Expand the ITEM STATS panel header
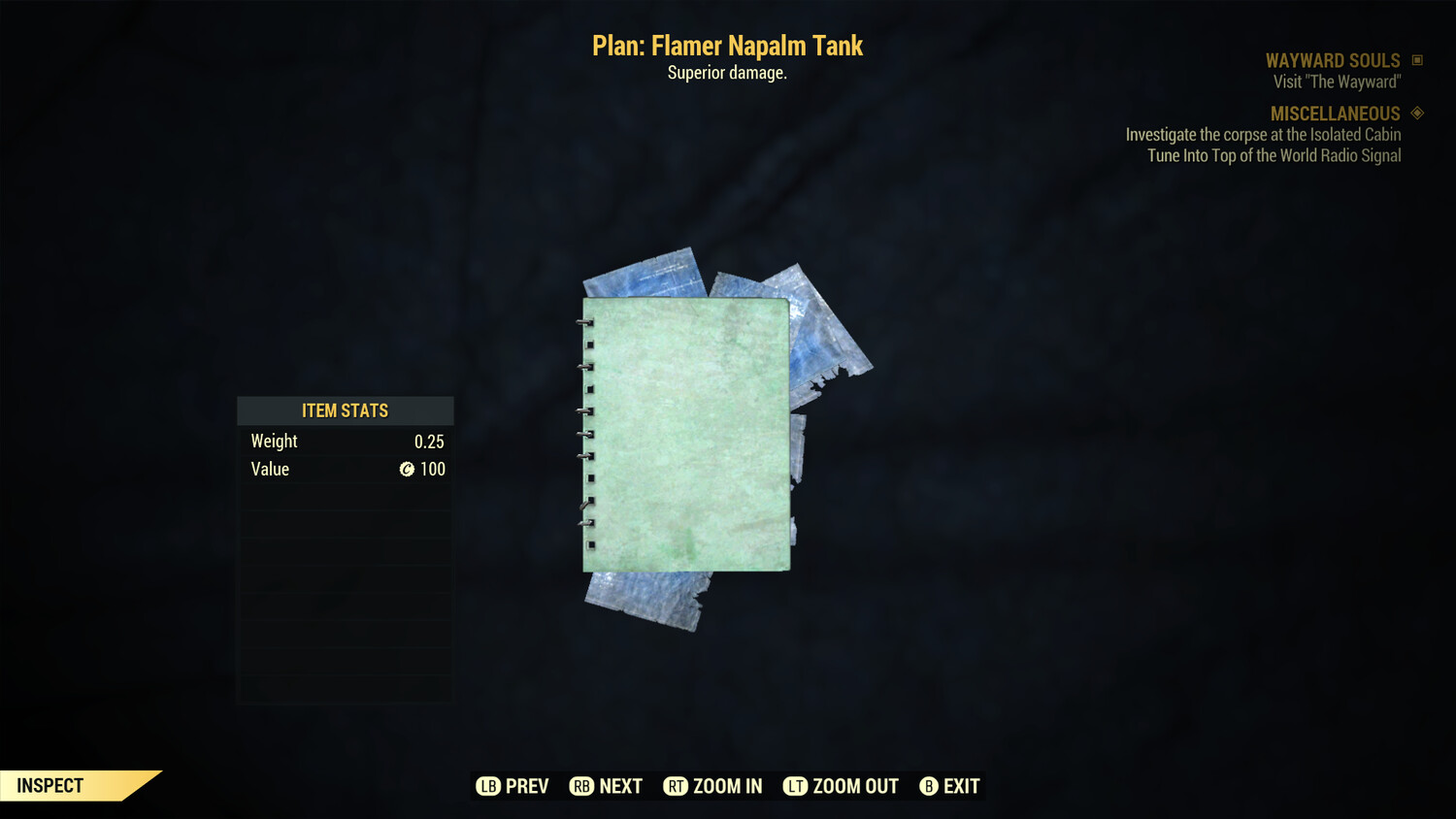1456x819 pixels. [345, 410]
